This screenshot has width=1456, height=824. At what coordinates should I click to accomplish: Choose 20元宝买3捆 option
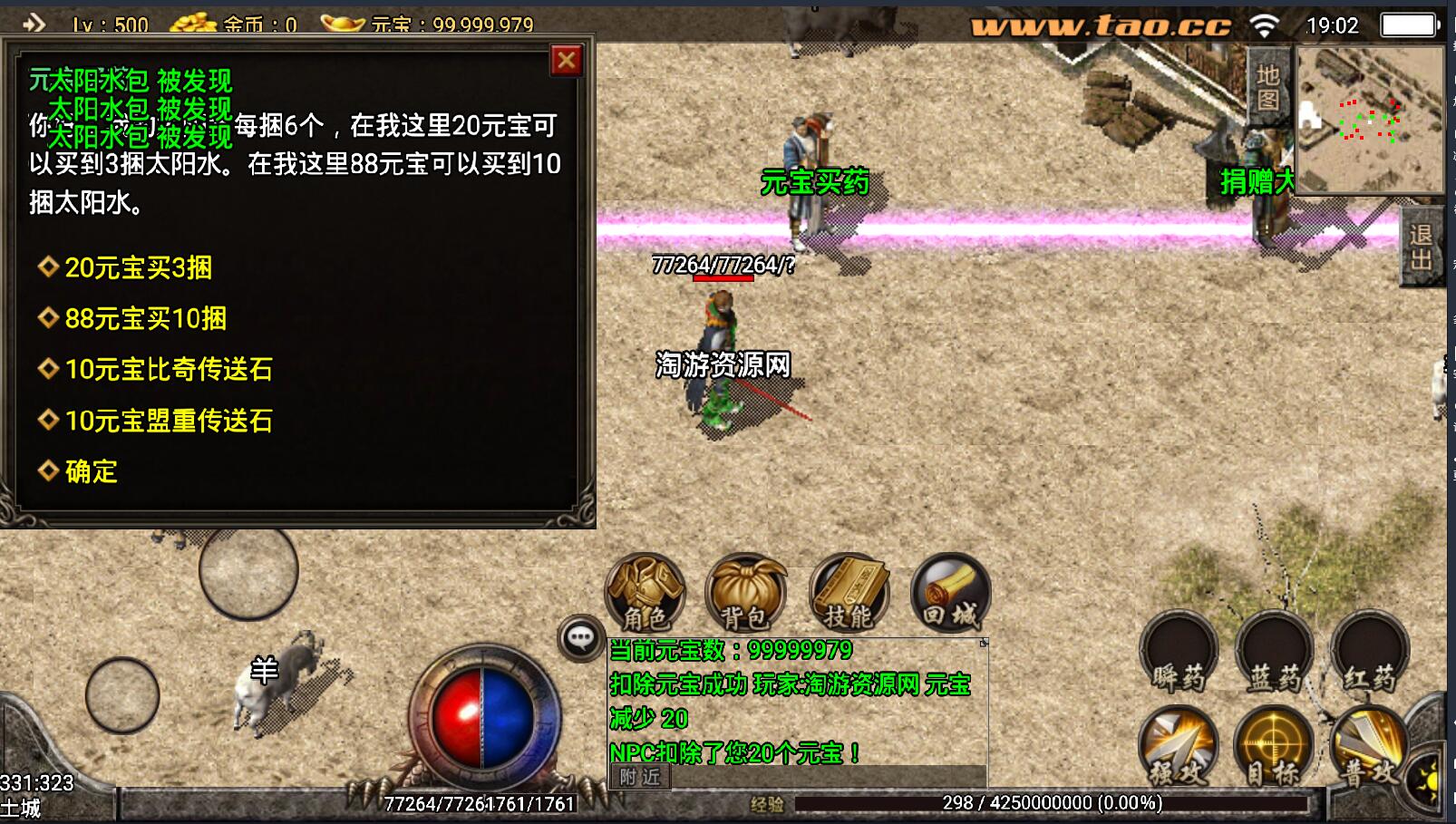(x=138, y=268)
